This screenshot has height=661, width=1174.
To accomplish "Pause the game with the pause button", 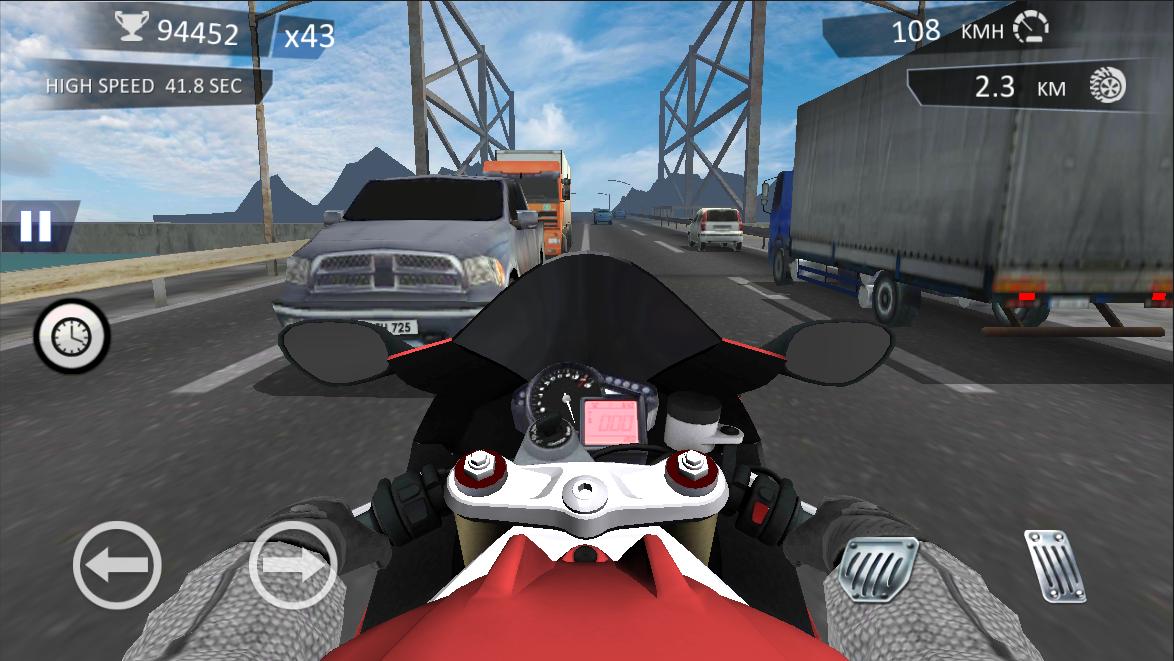I will click(x=36, y=226).
